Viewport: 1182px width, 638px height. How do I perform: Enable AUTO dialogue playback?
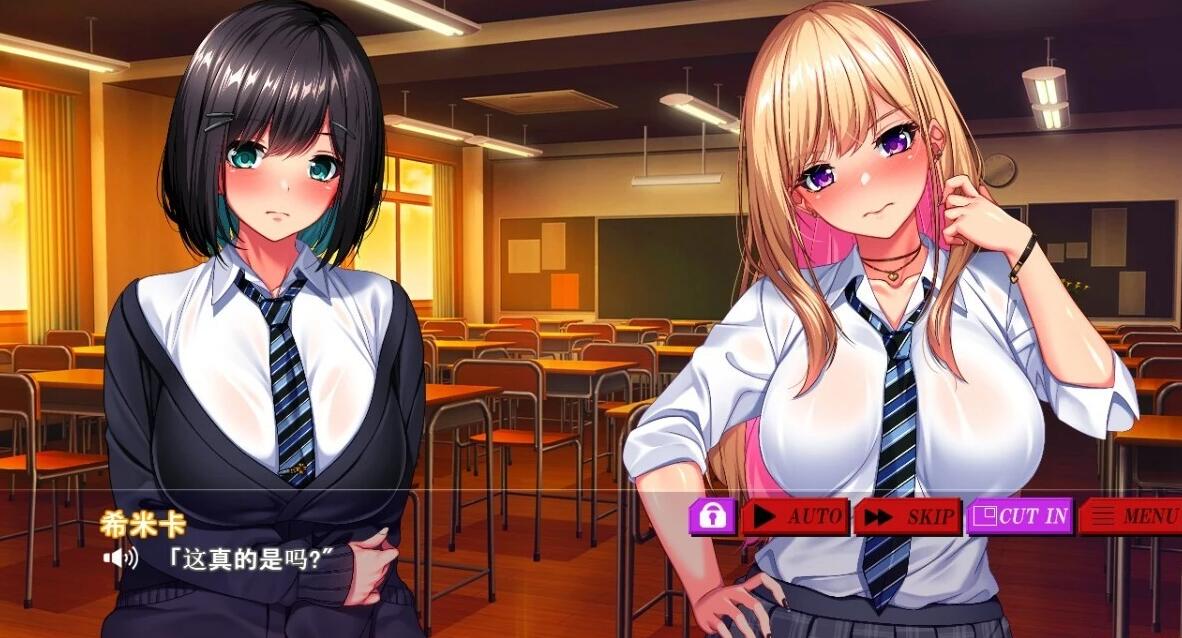(796, 517)
